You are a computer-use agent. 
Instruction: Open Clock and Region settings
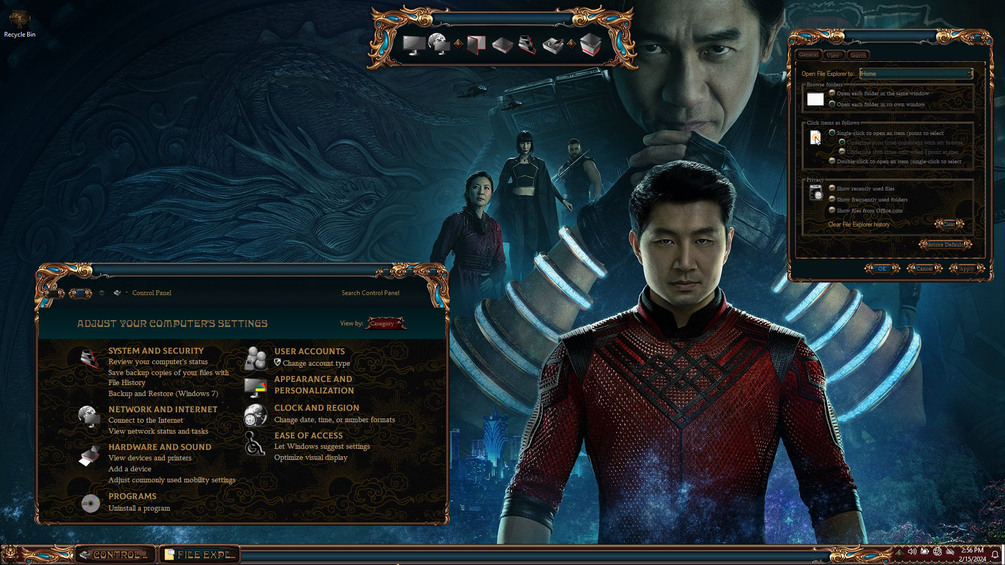316,408
